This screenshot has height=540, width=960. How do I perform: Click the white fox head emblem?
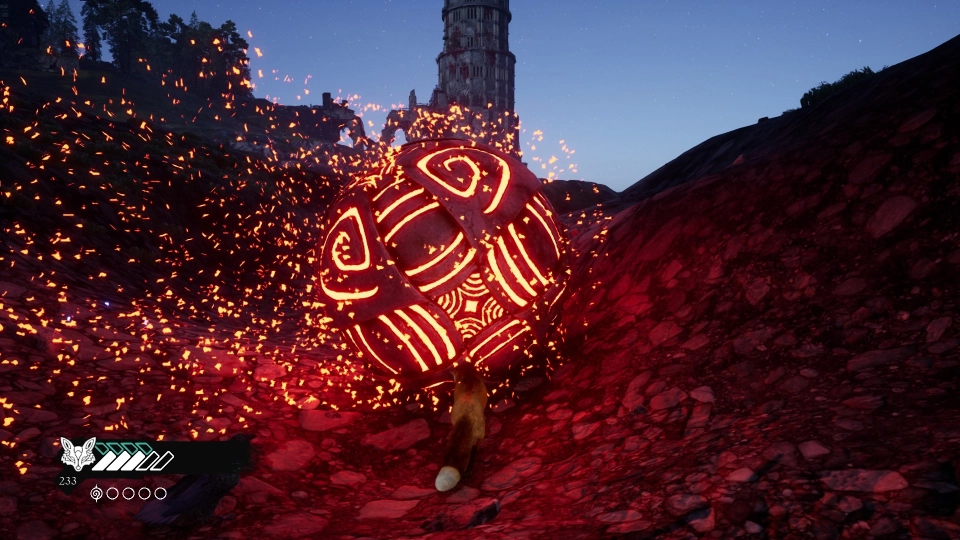click(x=77, y=455)
